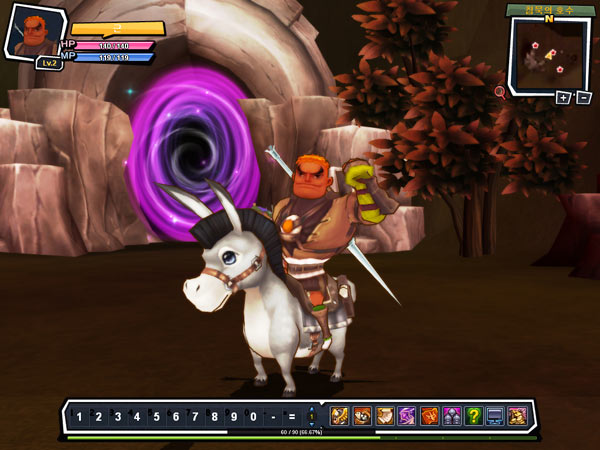This screenshot has width=600, height=450.
Task: Click the player character portrait
Action: point(32,32)
